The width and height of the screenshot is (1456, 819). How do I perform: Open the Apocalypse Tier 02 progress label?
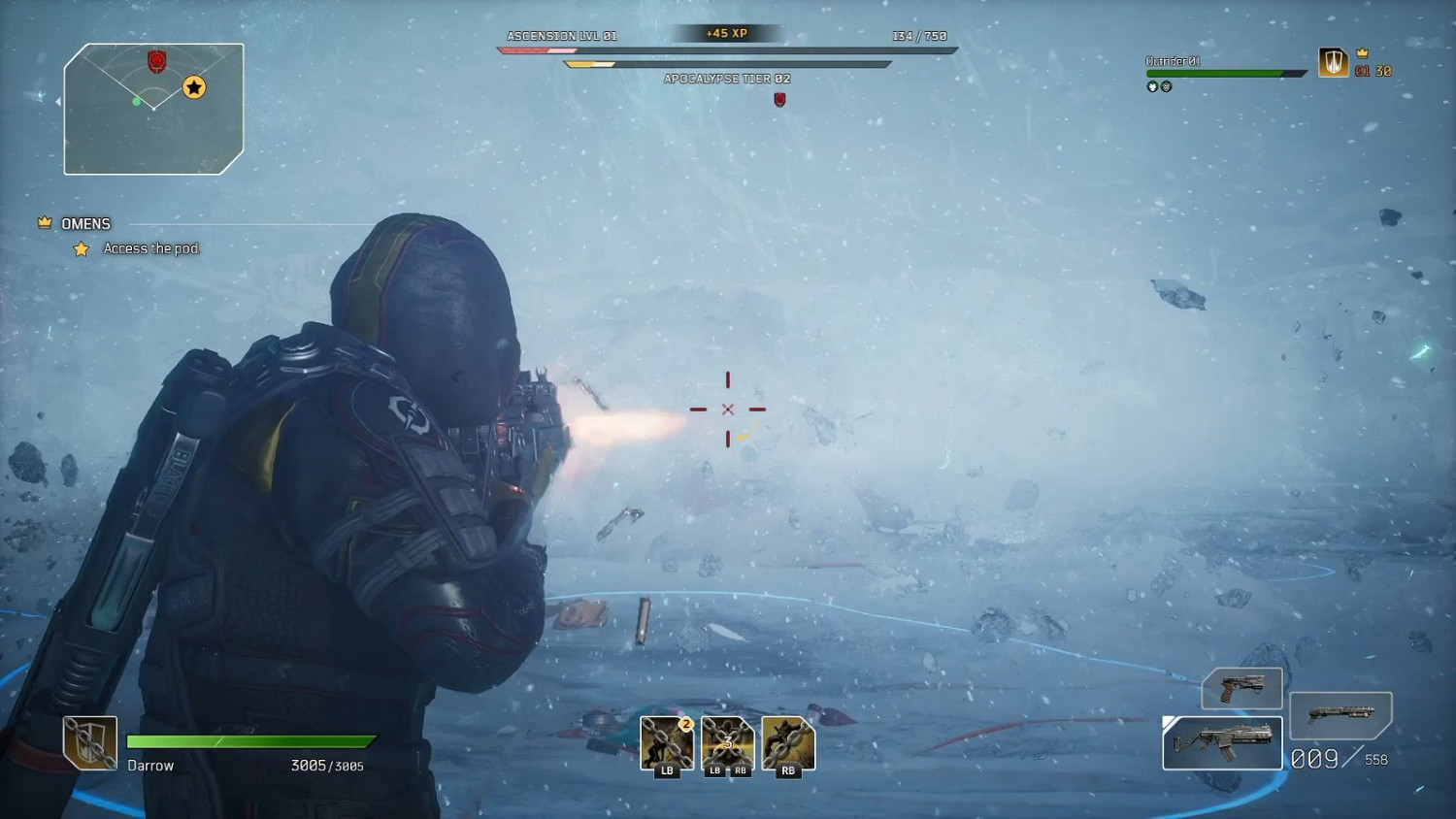pyautogui.click(x=727, y=79)
